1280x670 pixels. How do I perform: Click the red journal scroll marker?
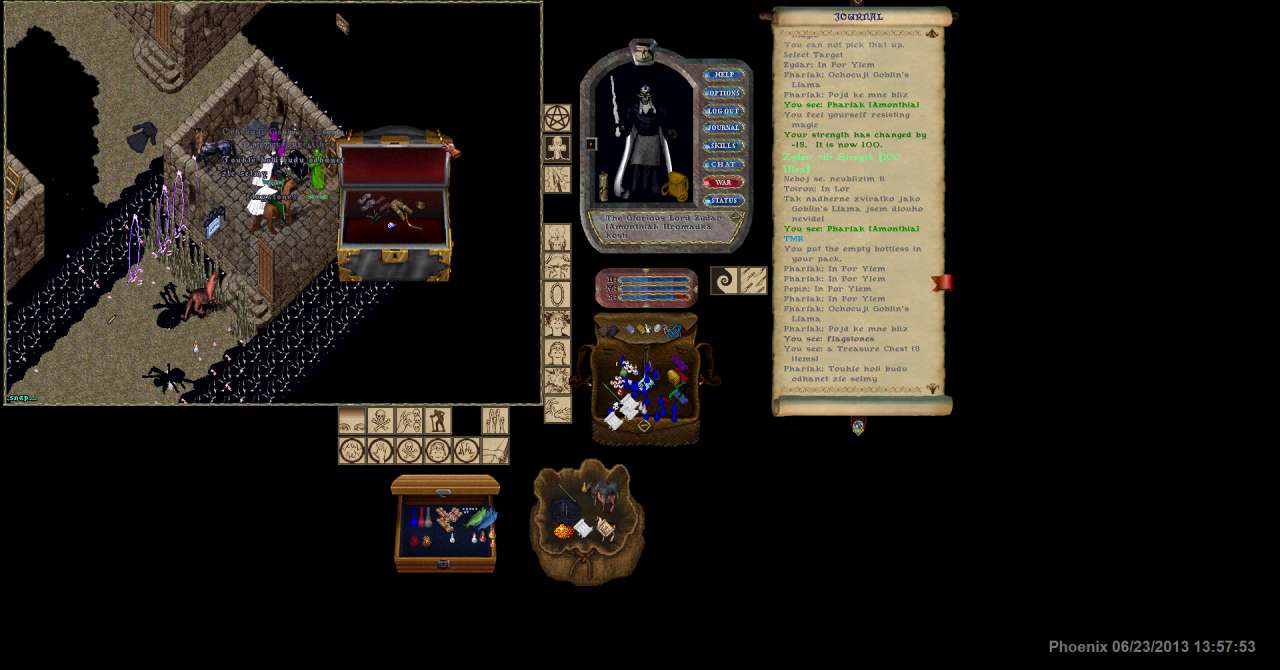(941, 283)
